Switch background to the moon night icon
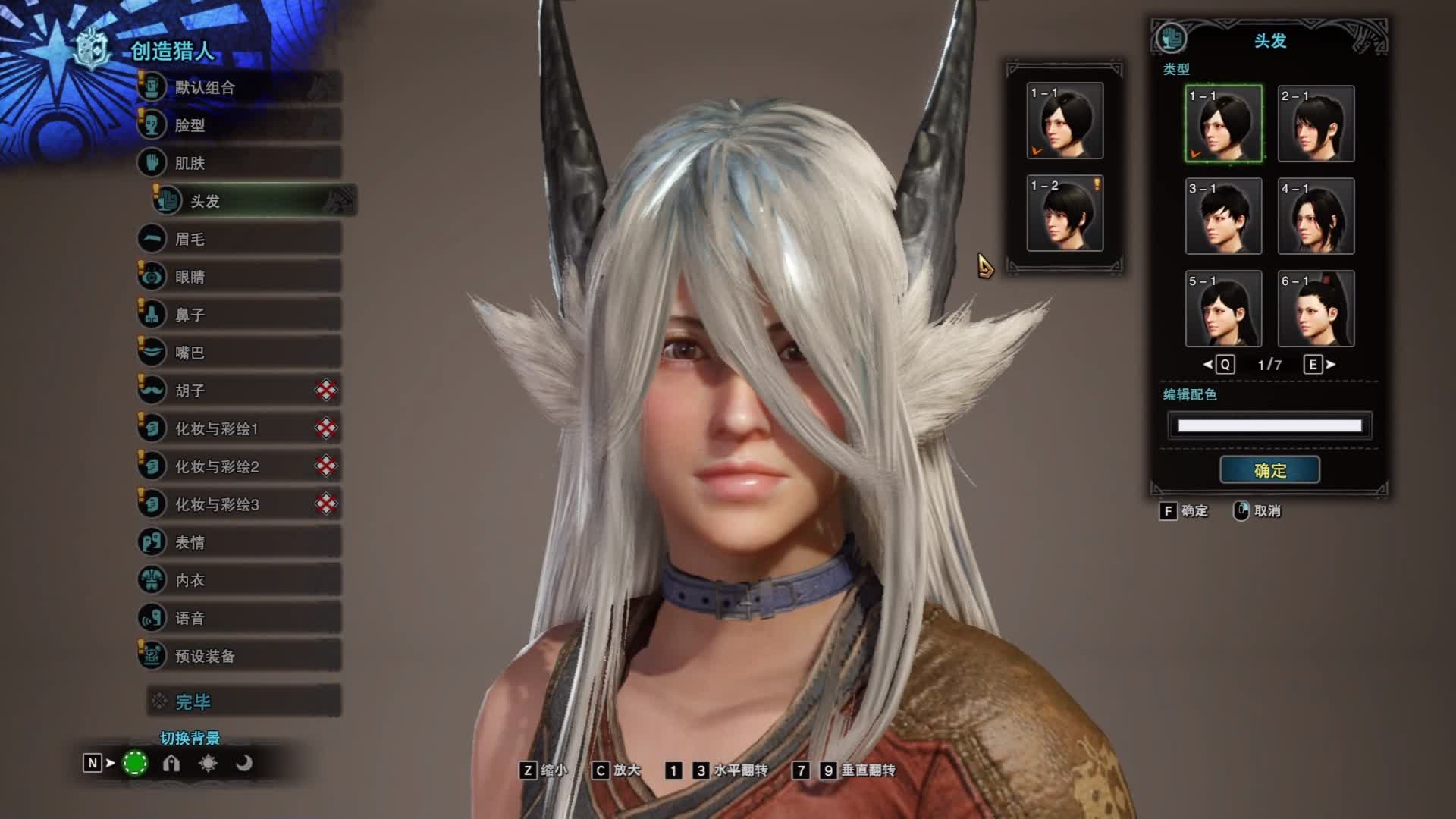 243,763
